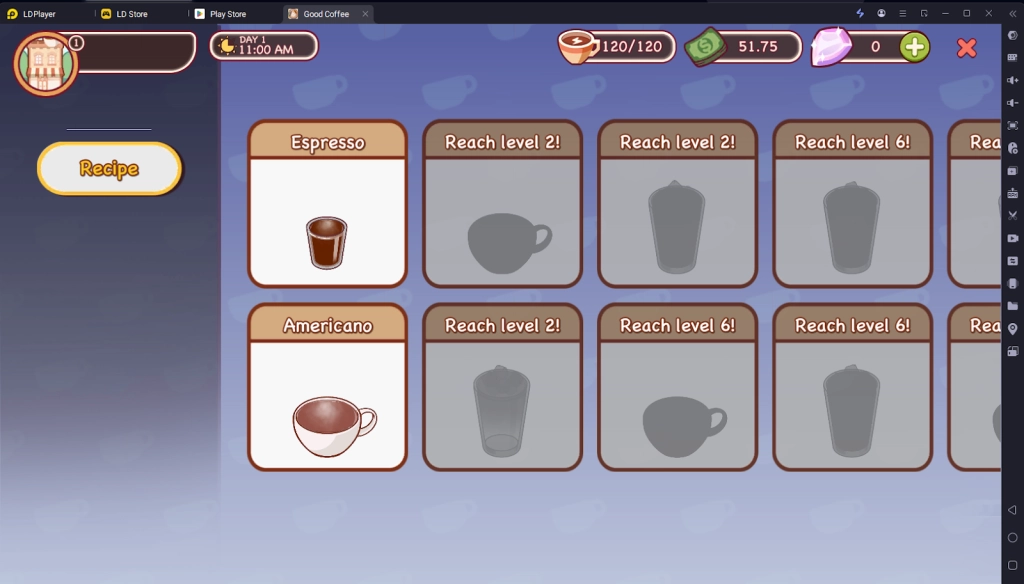
Task: Open the Recipe section
Action: coord(109,168)
